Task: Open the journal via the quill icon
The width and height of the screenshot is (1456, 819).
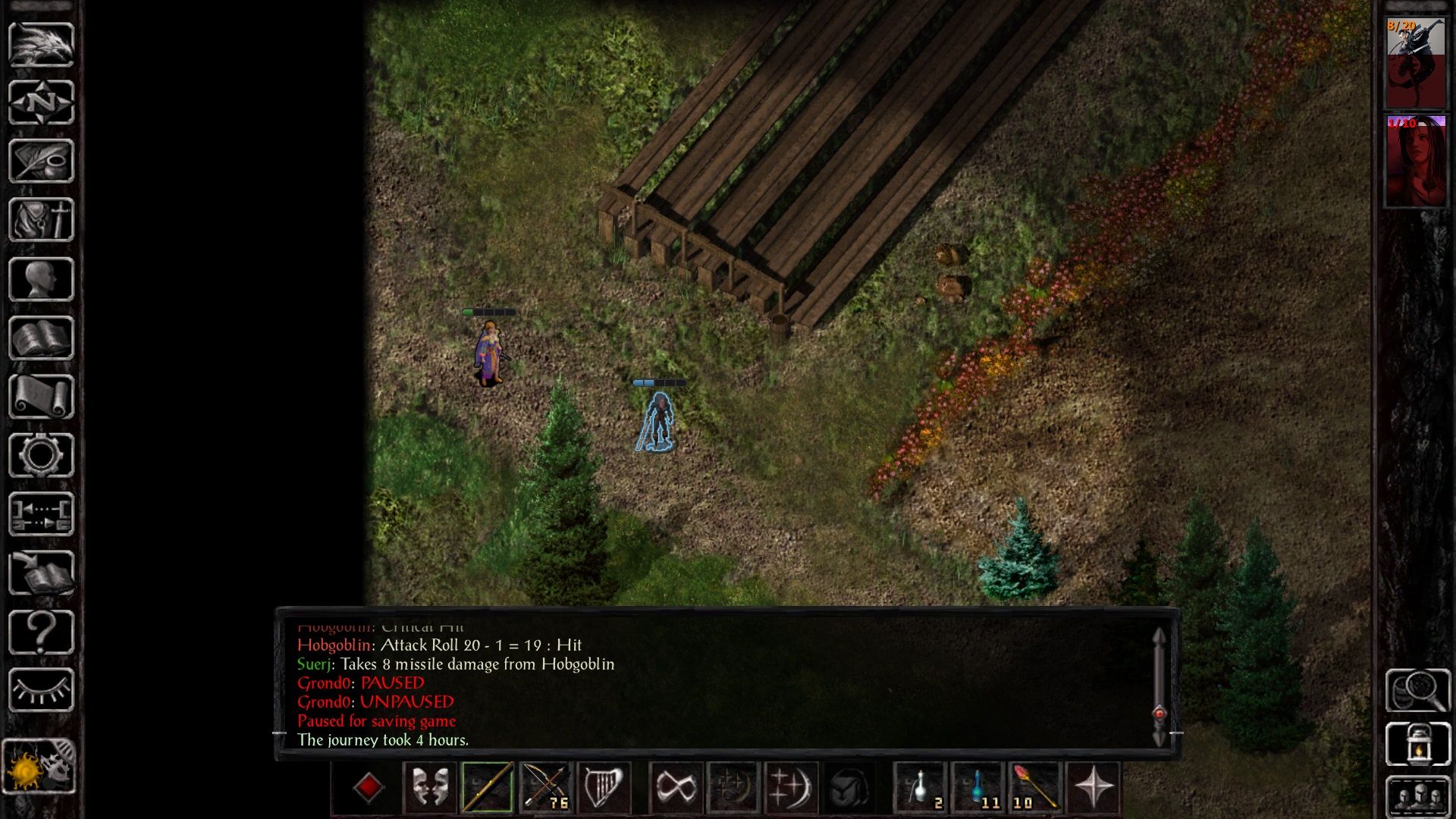Action: point(42,161)
